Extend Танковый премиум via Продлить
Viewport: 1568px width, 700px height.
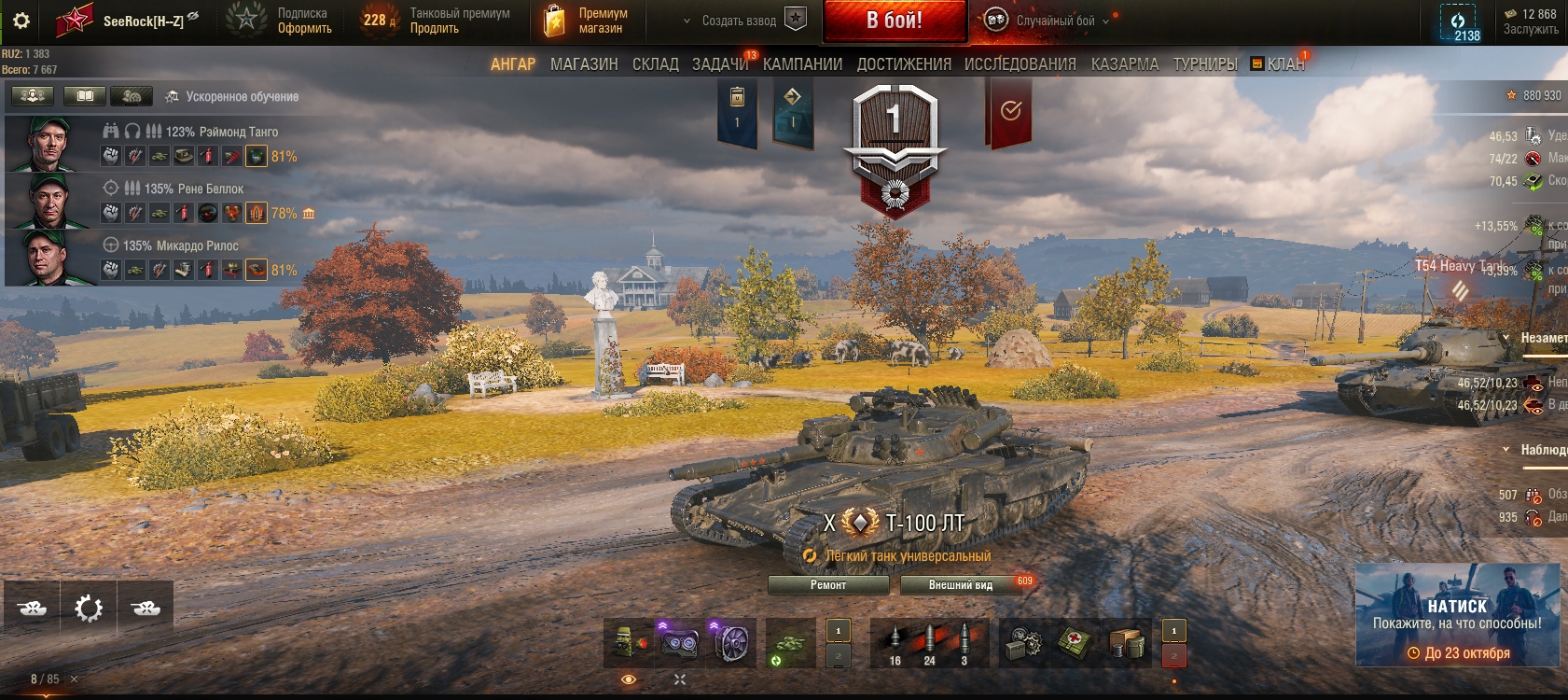tap(435, 29)
